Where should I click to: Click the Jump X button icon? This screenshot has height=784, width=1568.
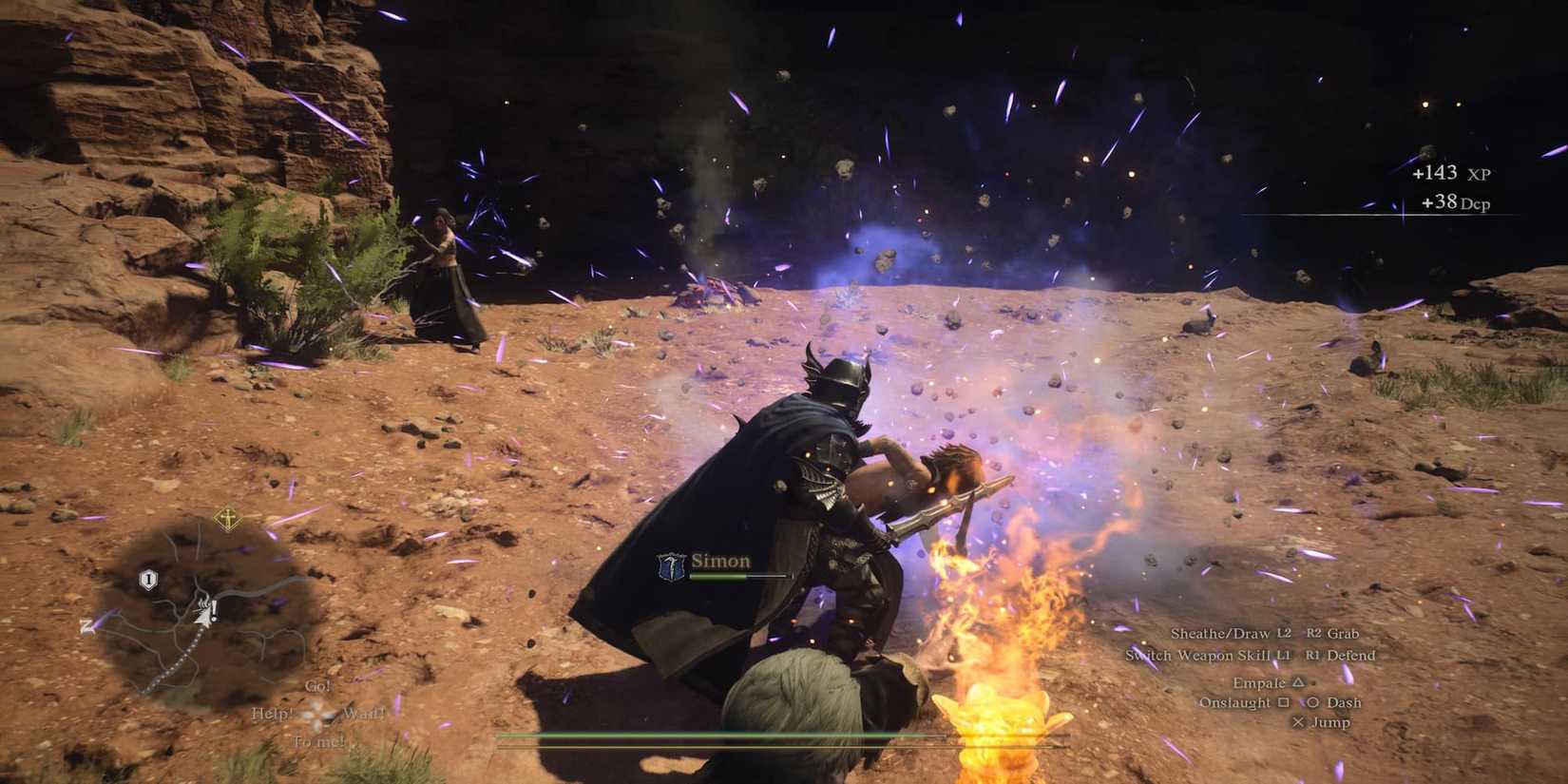coord(1299,722)
